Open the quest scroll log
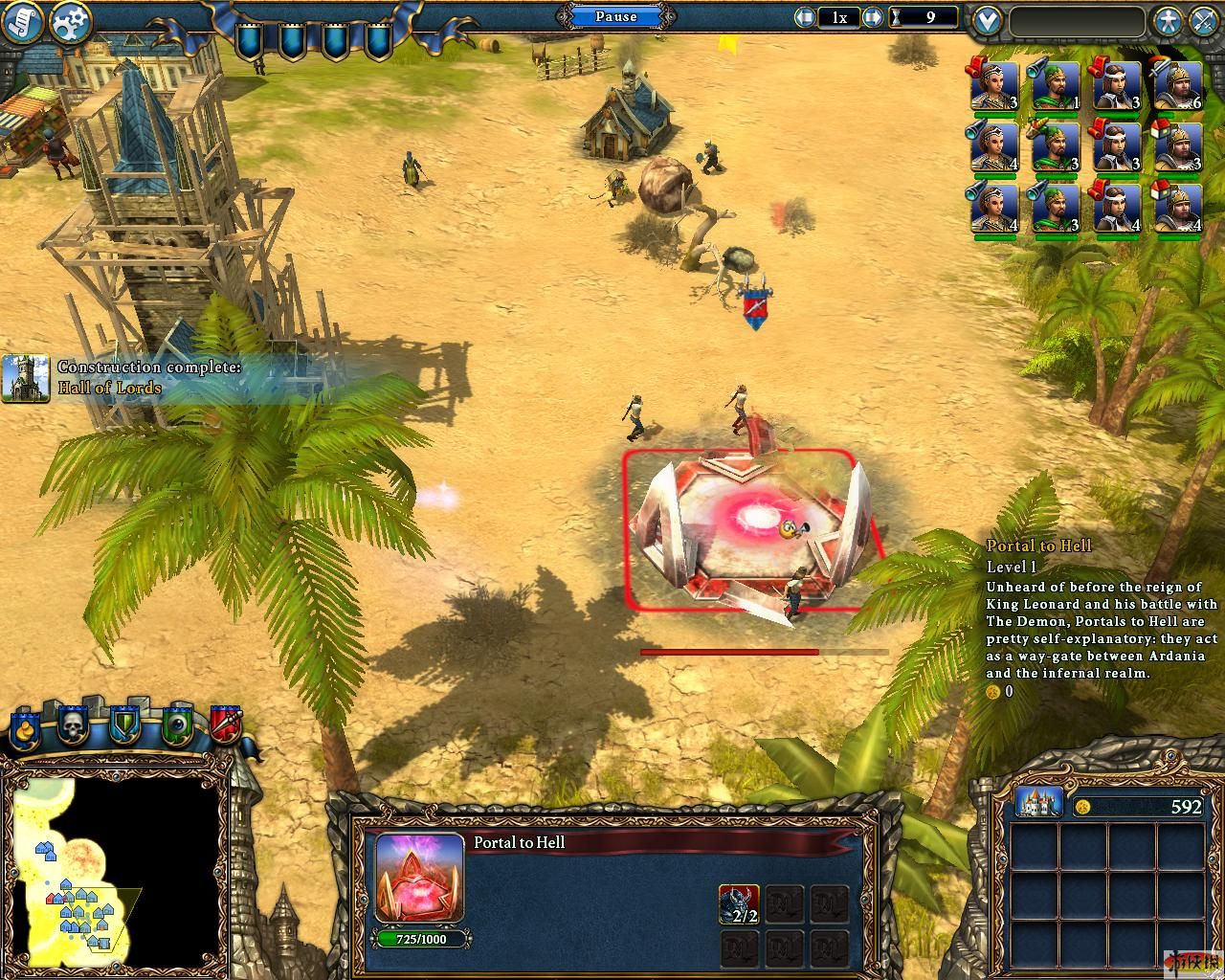The image size is (1225, 980). [x=21, y=22]
